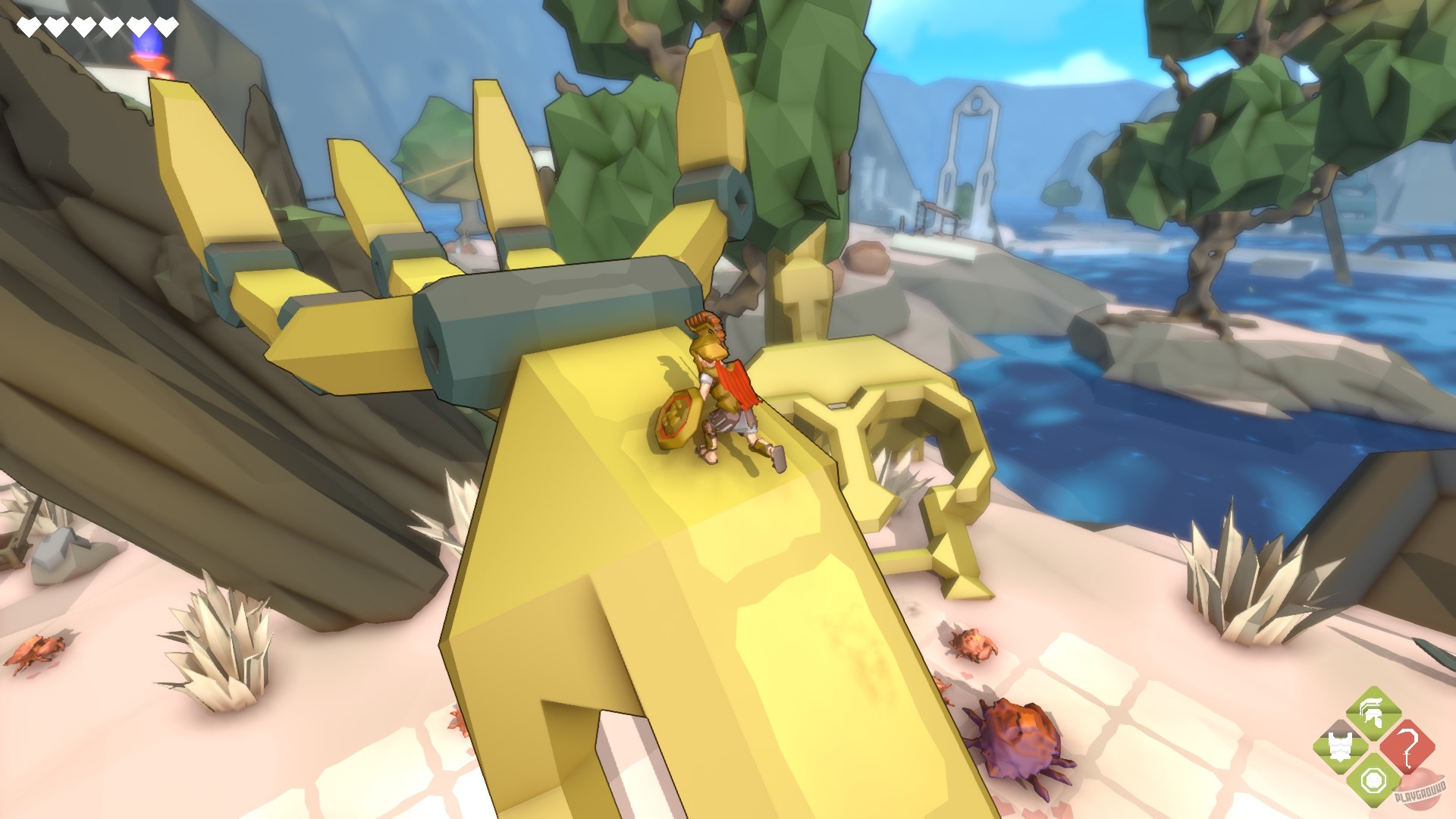Viewport: 1456px width, 819px height.
Task: Click the red hook weapon slot icon
Action: click(x=1408, y=747)
